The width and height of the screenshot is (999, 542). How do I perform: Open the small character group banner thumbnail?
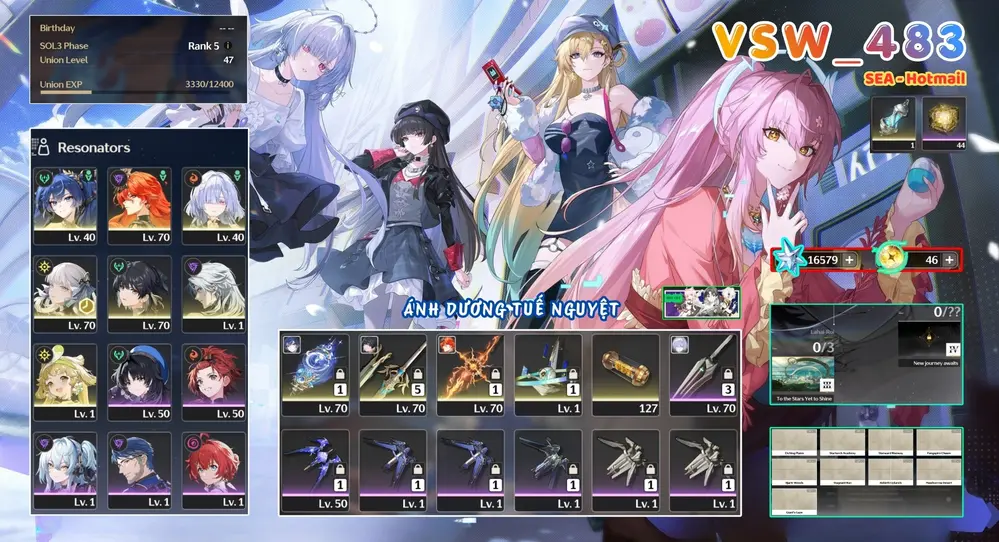[x=701, y=302]
